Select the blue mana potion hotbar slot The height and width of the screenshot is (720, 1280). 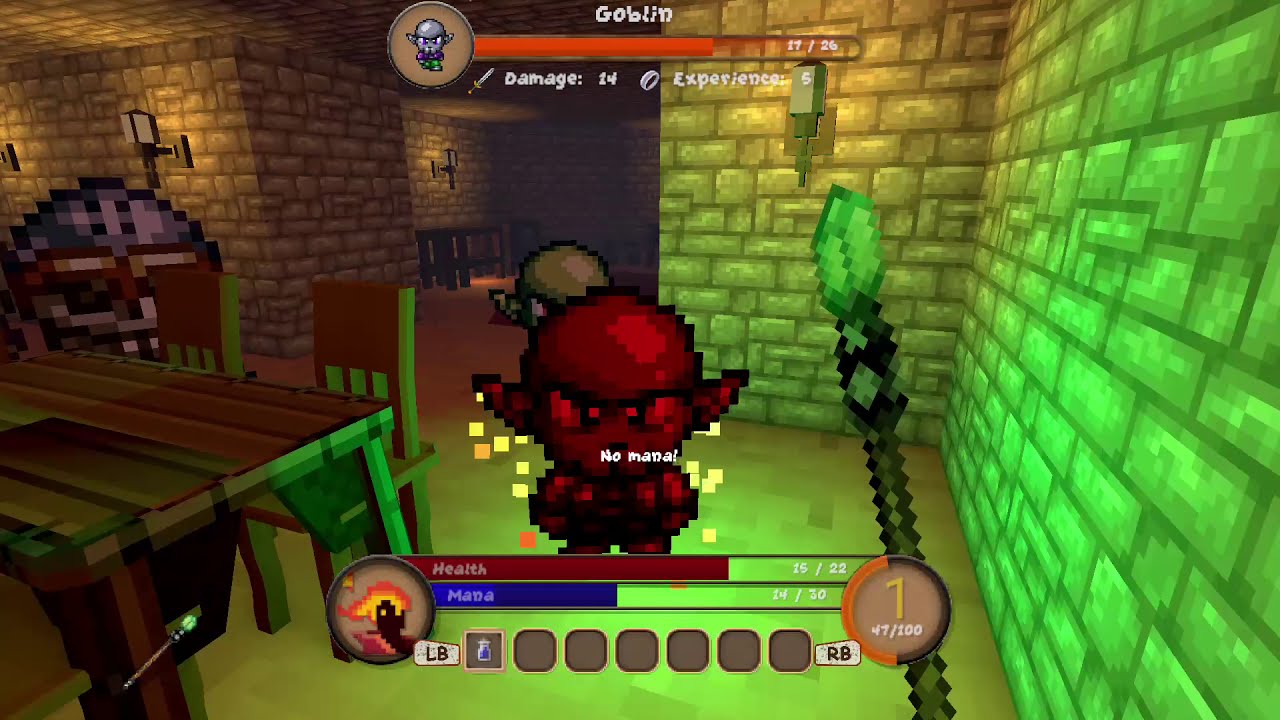[x=484, y=652]
